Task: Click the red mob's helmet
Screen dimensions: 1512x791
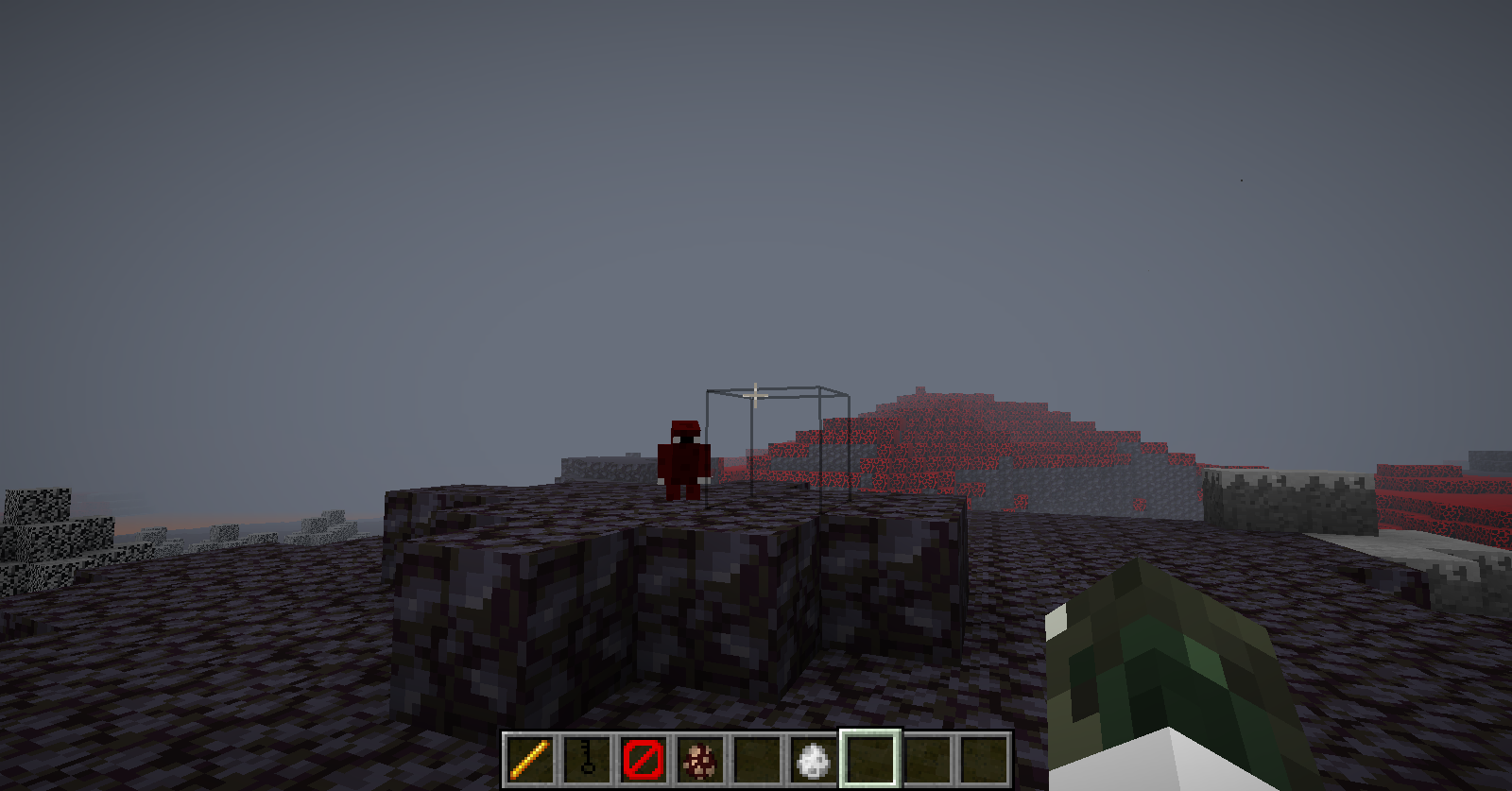Action: pyautogui.click(x=683, y=427)
